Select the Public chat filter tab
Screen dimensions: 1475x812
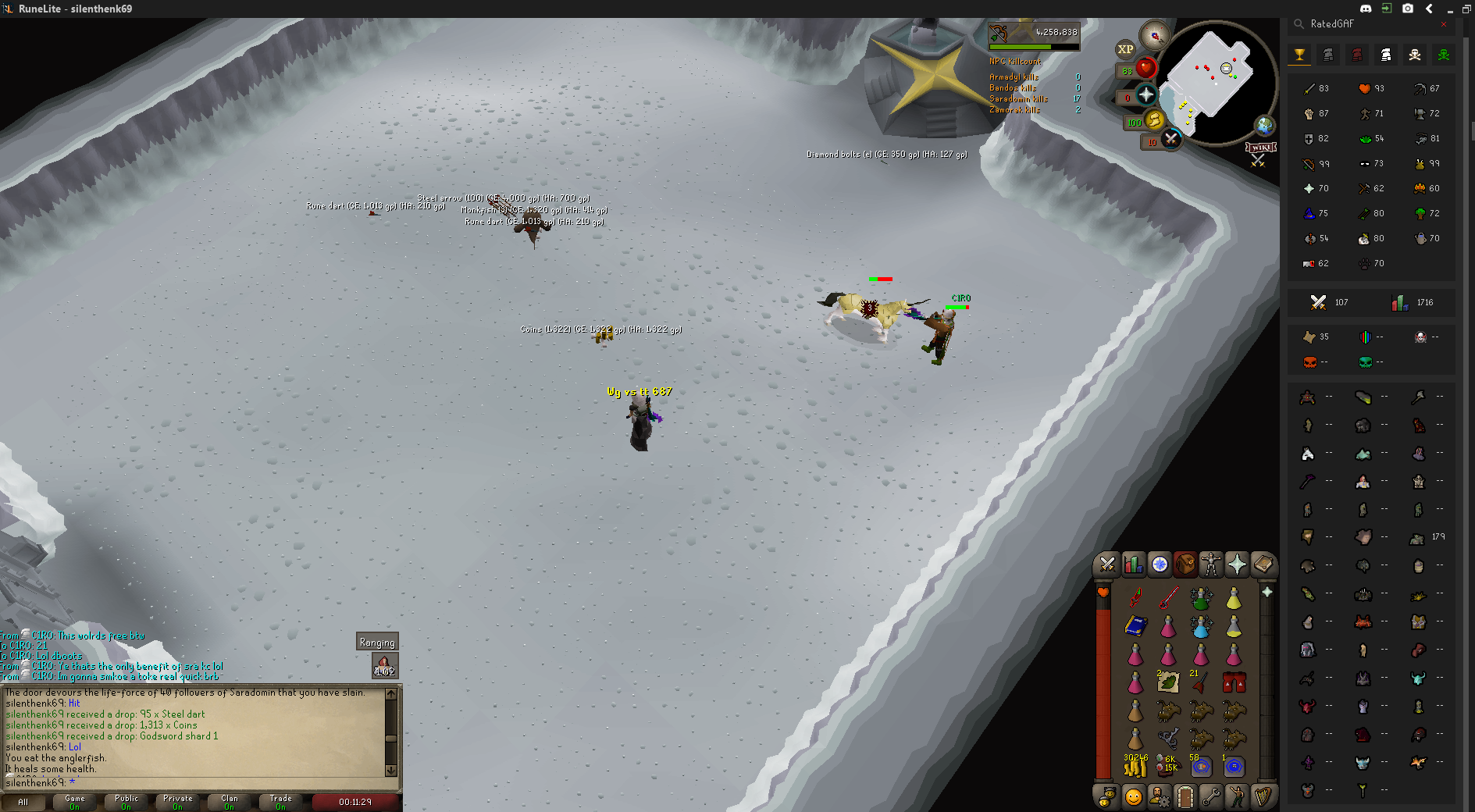(126, 802)
